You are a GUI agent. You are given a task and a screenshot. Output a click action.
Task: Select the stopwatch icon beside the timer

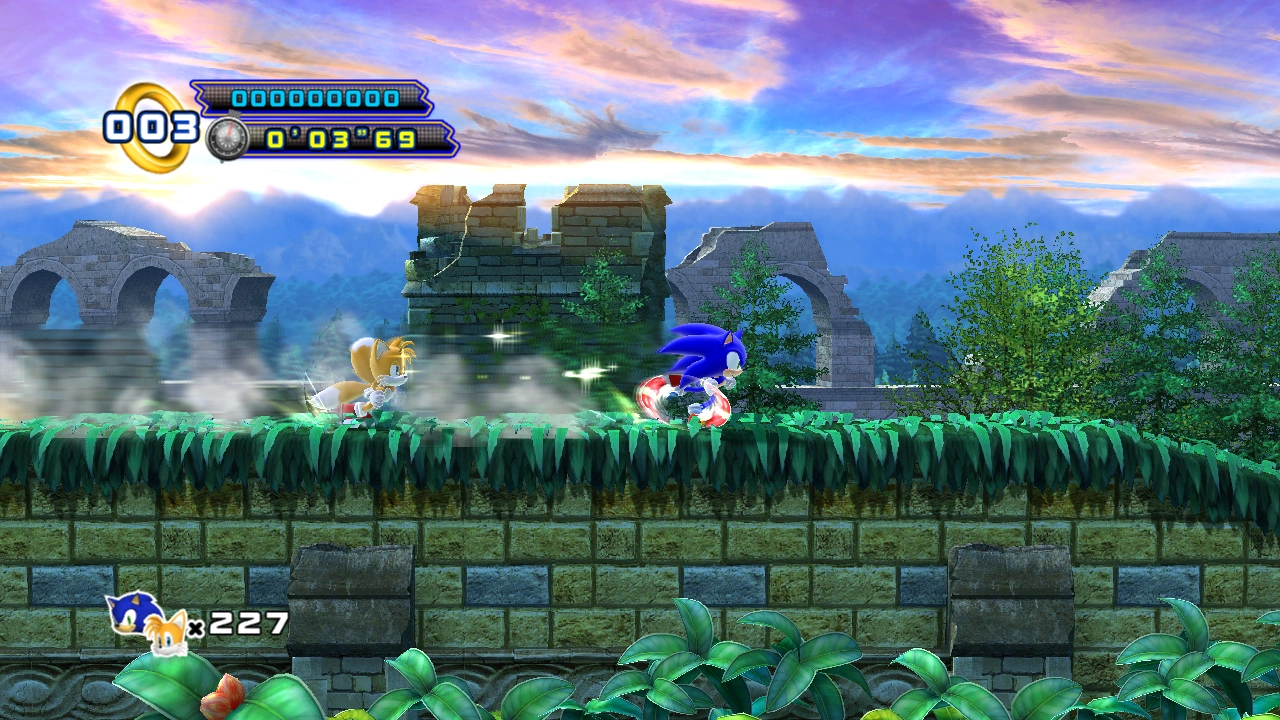(227, 139)
